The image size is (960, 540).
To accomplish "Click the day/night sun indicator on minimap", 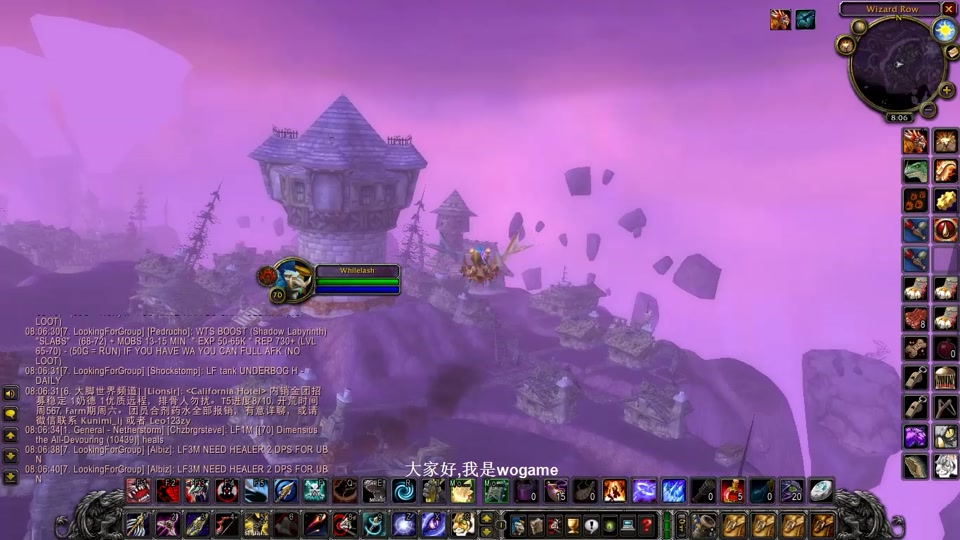I will (x=944, y=30).
